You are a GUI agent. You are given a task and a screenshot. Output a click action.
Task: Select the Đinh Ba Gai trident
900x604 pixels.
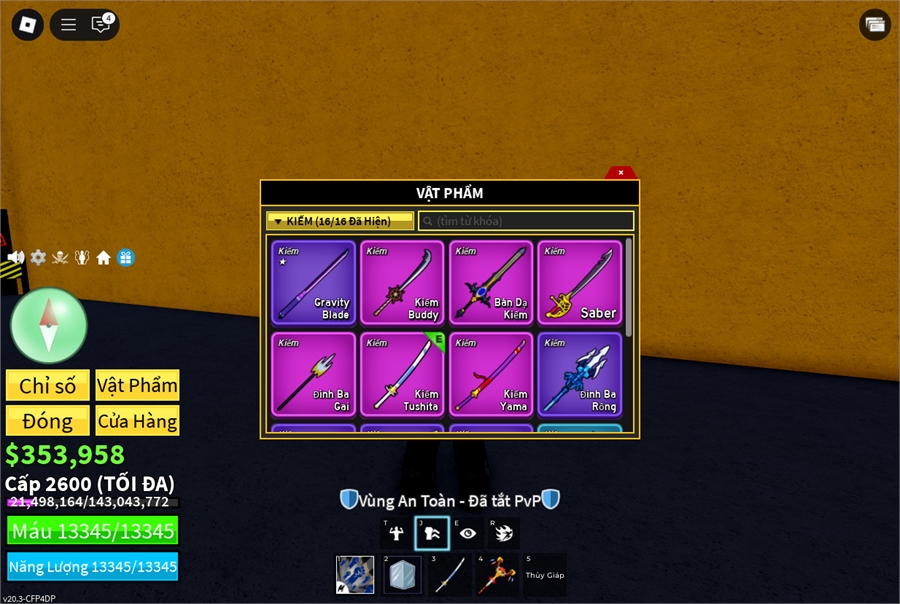pos(314,374)
